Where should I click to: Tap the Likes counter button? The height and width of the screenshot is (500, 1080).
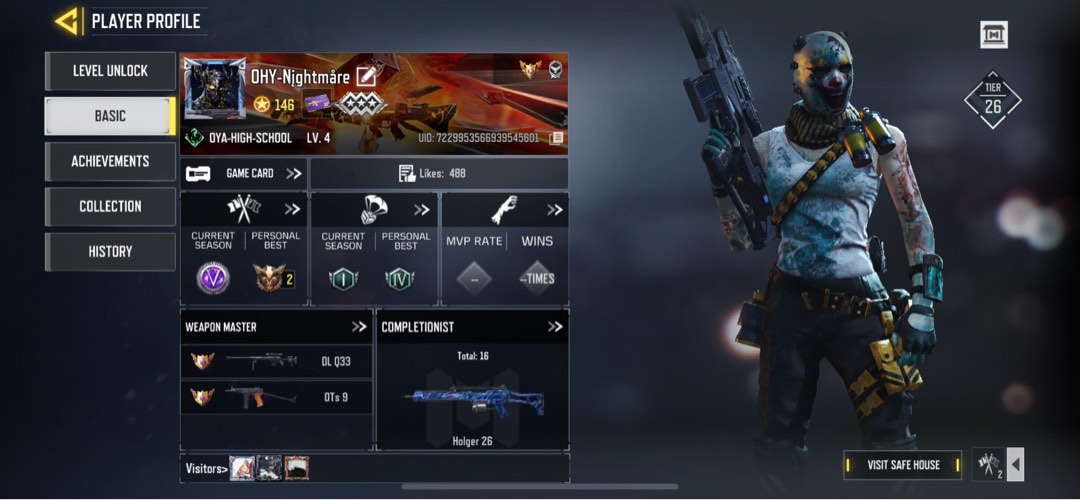pos(438,173)
